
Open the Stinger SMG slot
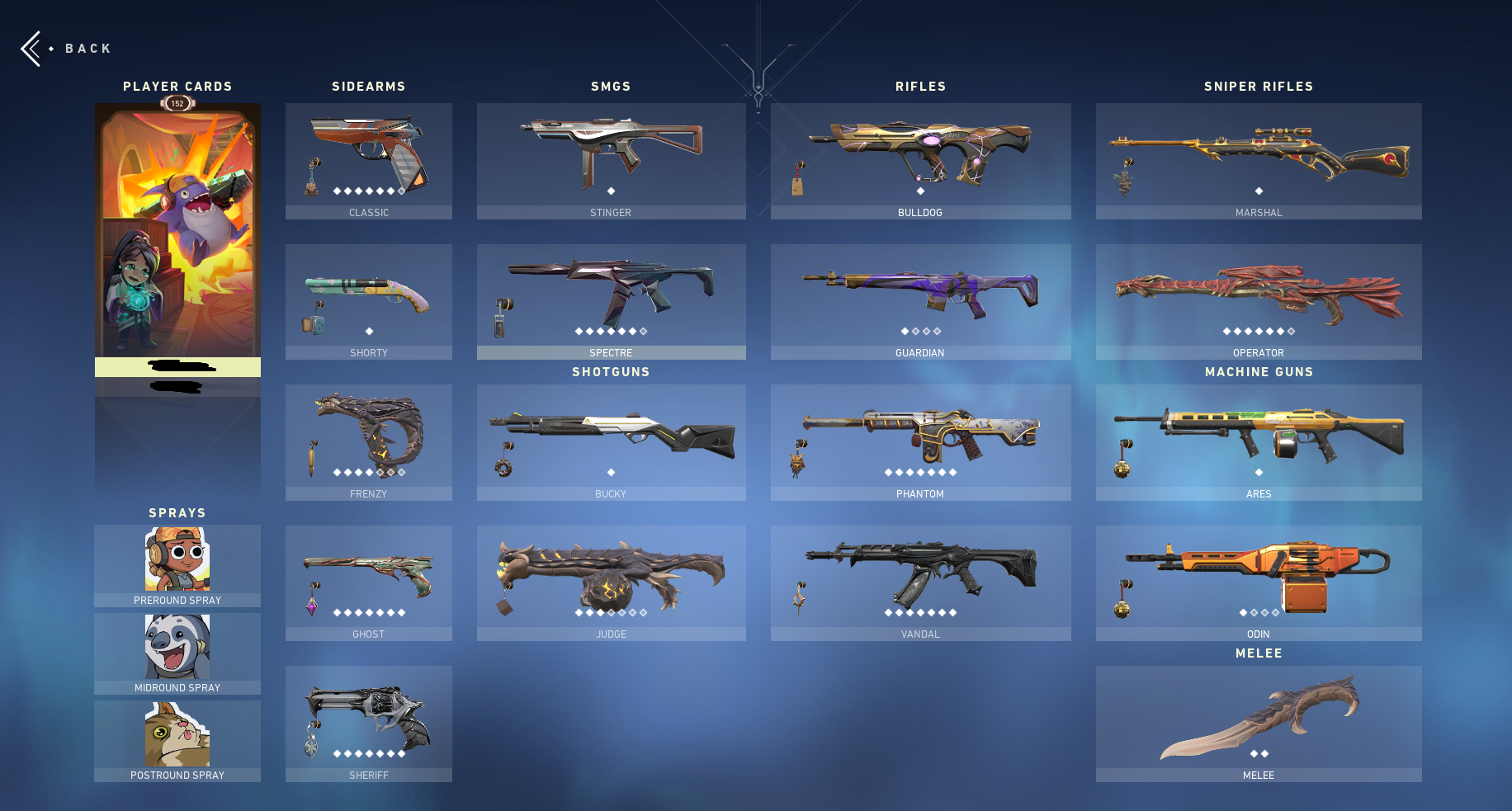(x=611, y=161)
